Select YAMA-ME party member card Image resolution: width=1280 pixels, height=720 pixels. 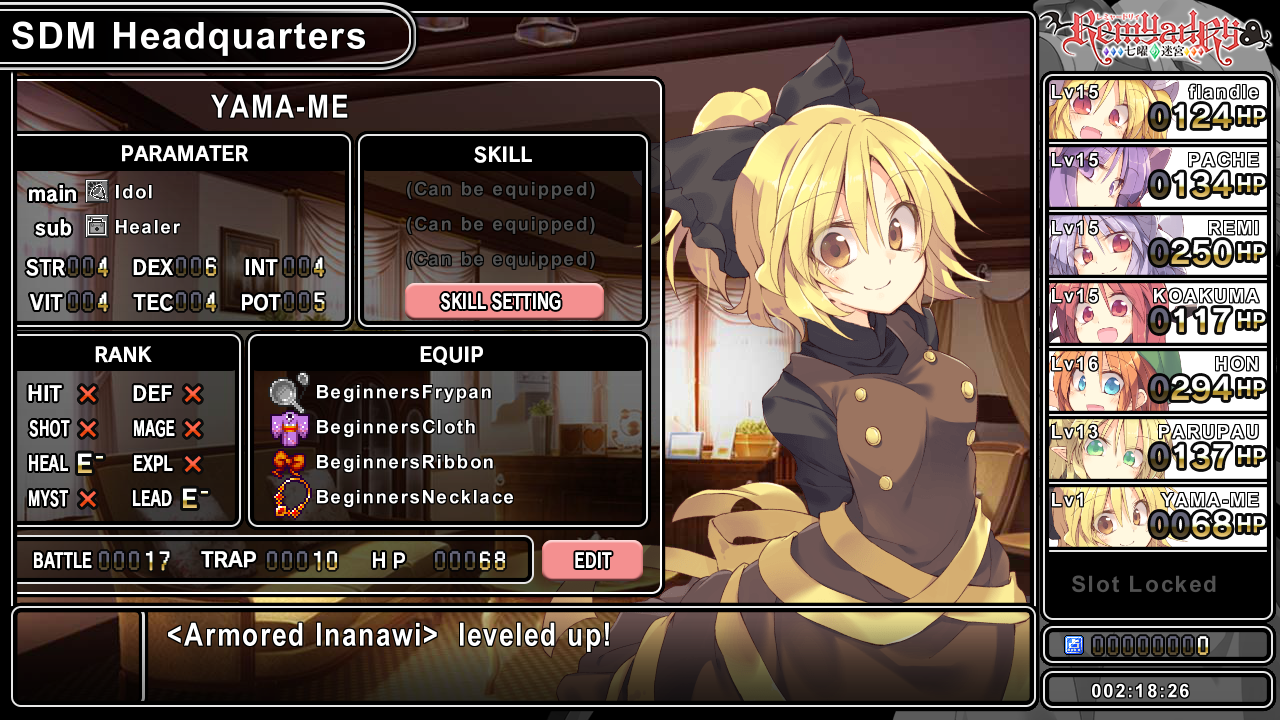[x=1158, y=517]
